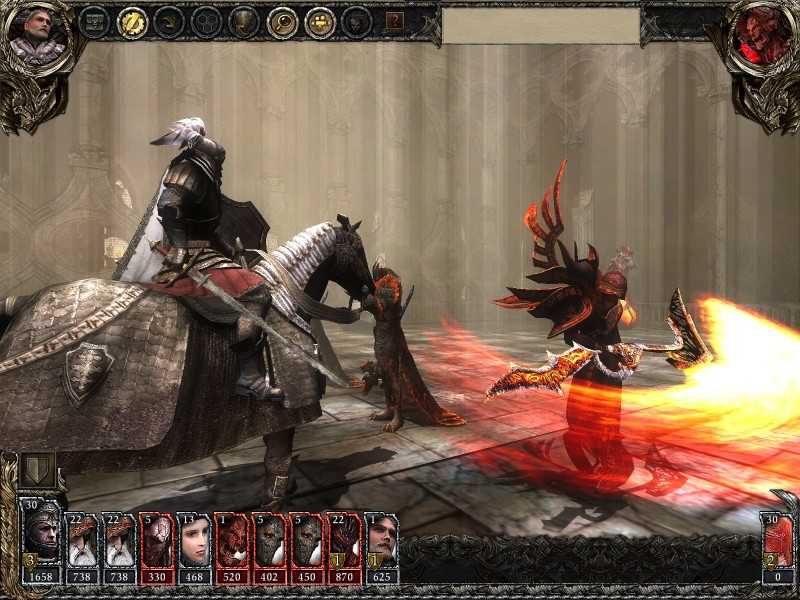Toggle the golden camera button
The image size is (800, 600).
319,22
